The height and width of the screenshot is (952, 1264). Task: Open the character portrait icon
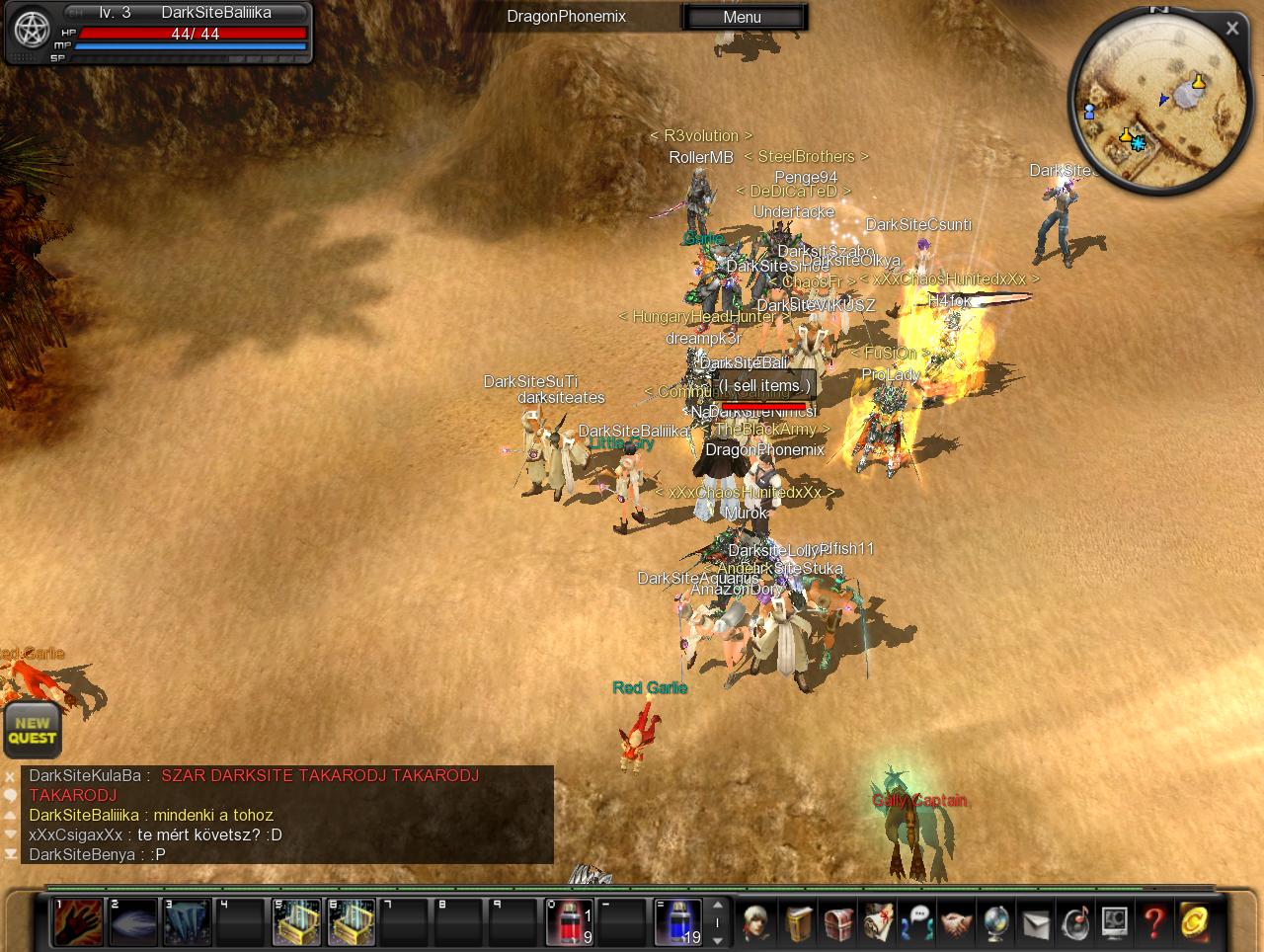tap(758, 923)
